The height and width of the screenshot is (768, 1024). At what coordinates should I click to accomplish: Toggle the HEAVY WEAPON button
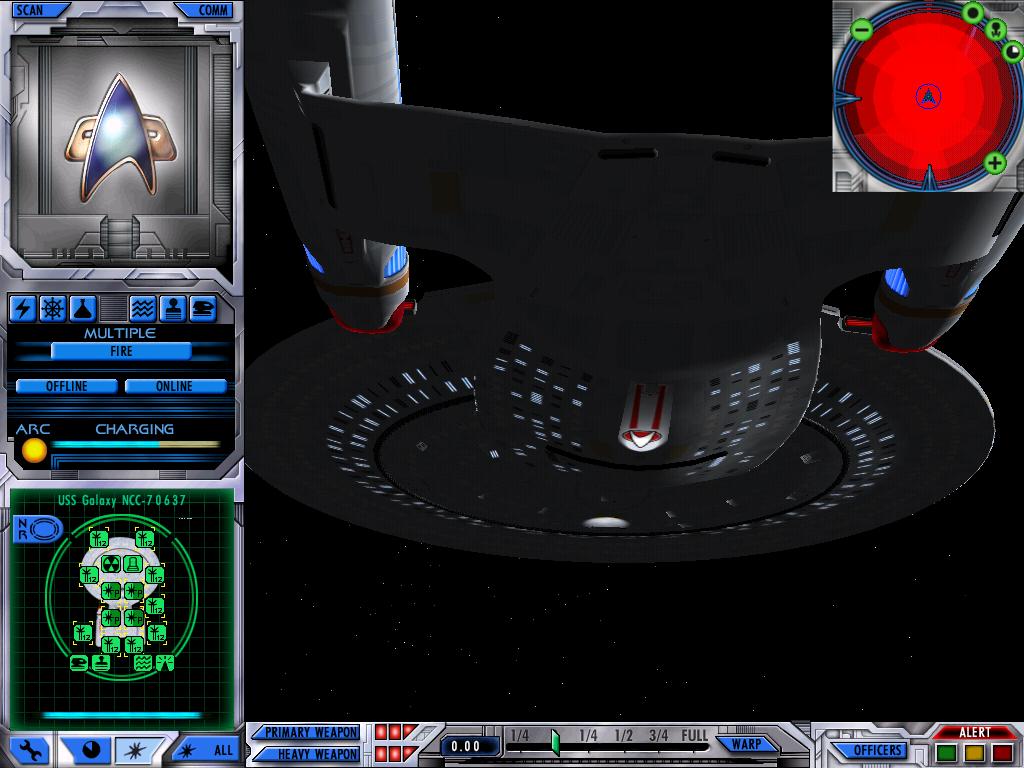309,754
